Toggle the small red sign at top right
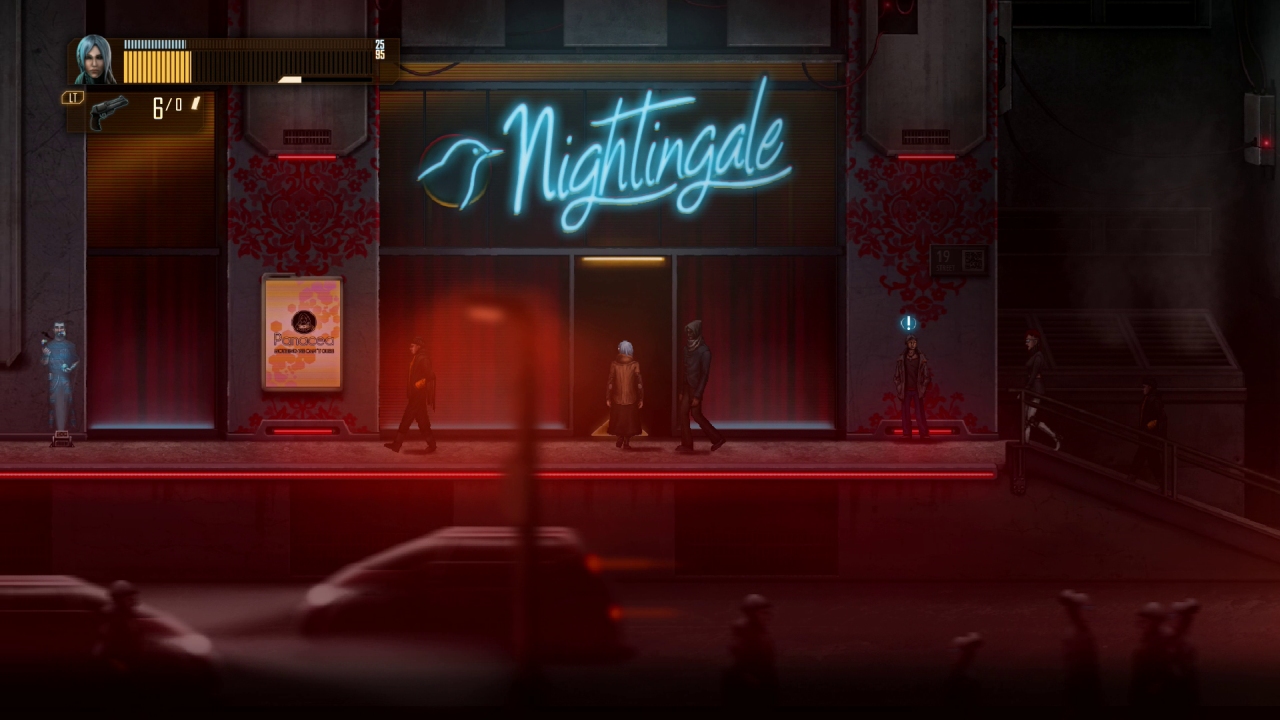The image size is (1280, 720). point(890,17)
